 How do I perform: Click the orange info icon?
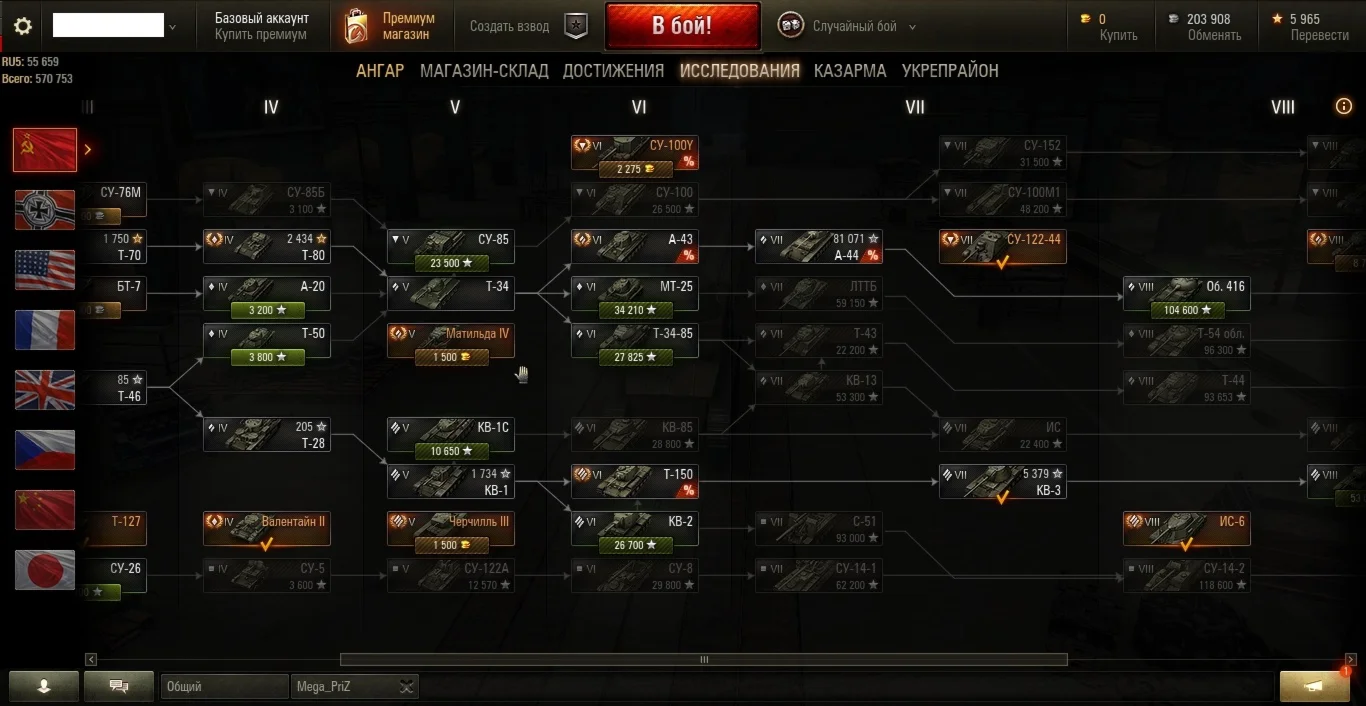pyautogui.click(x=1344, y=107)
